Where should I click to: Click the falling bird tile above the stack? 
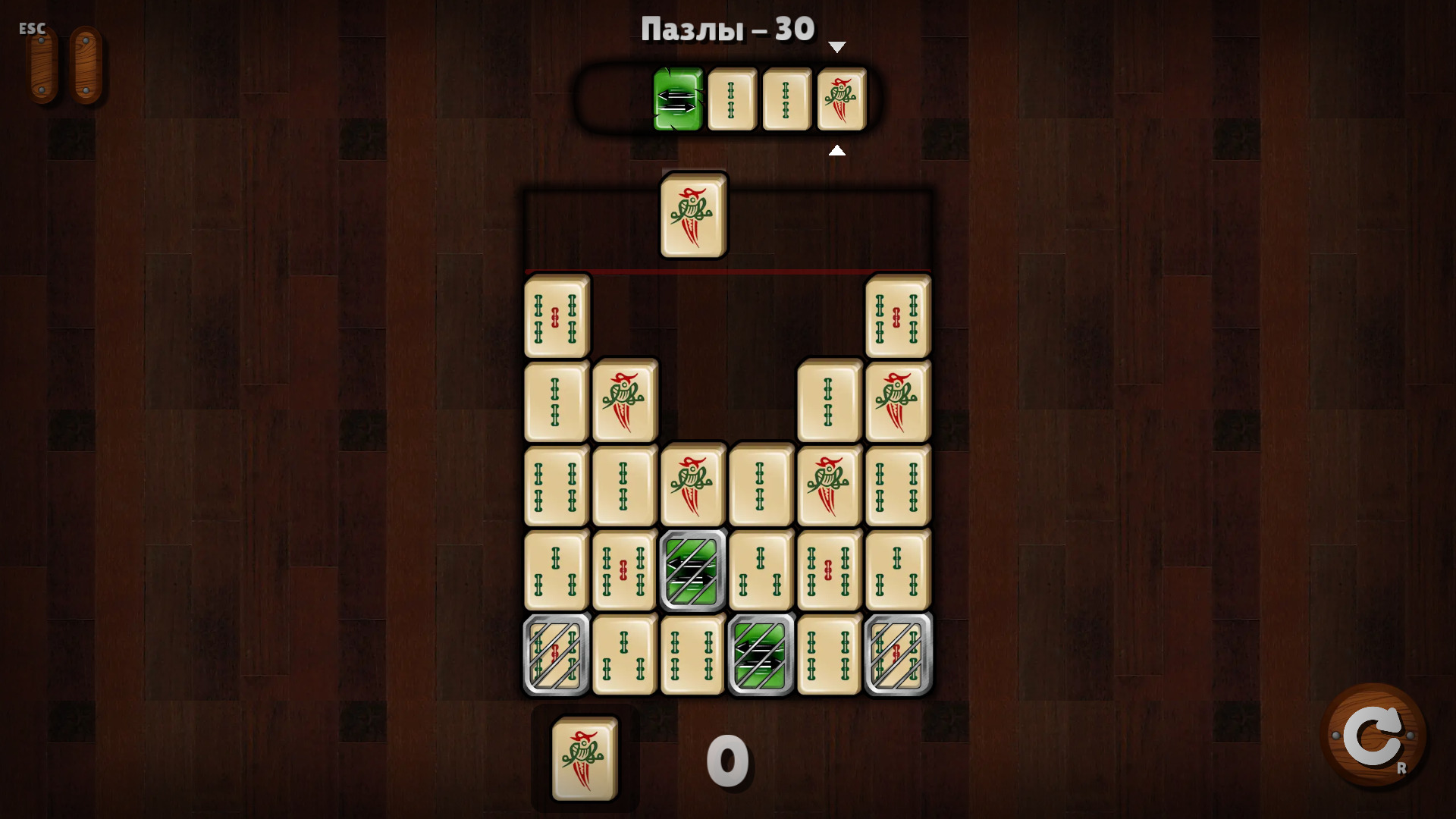point(692,216)
